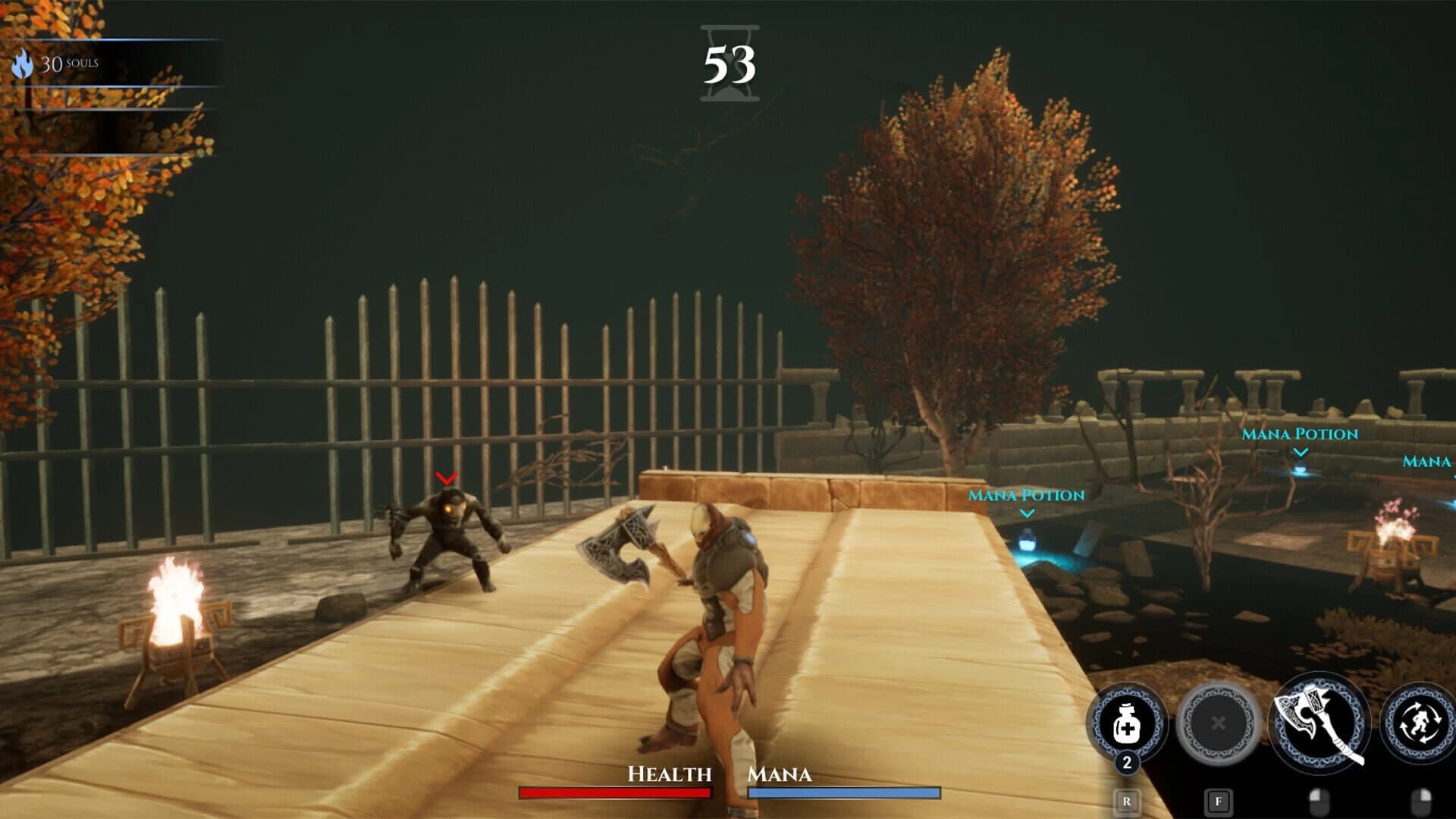
Task: Click the hourglass timer icon
Action: click(x=730, y=62)
